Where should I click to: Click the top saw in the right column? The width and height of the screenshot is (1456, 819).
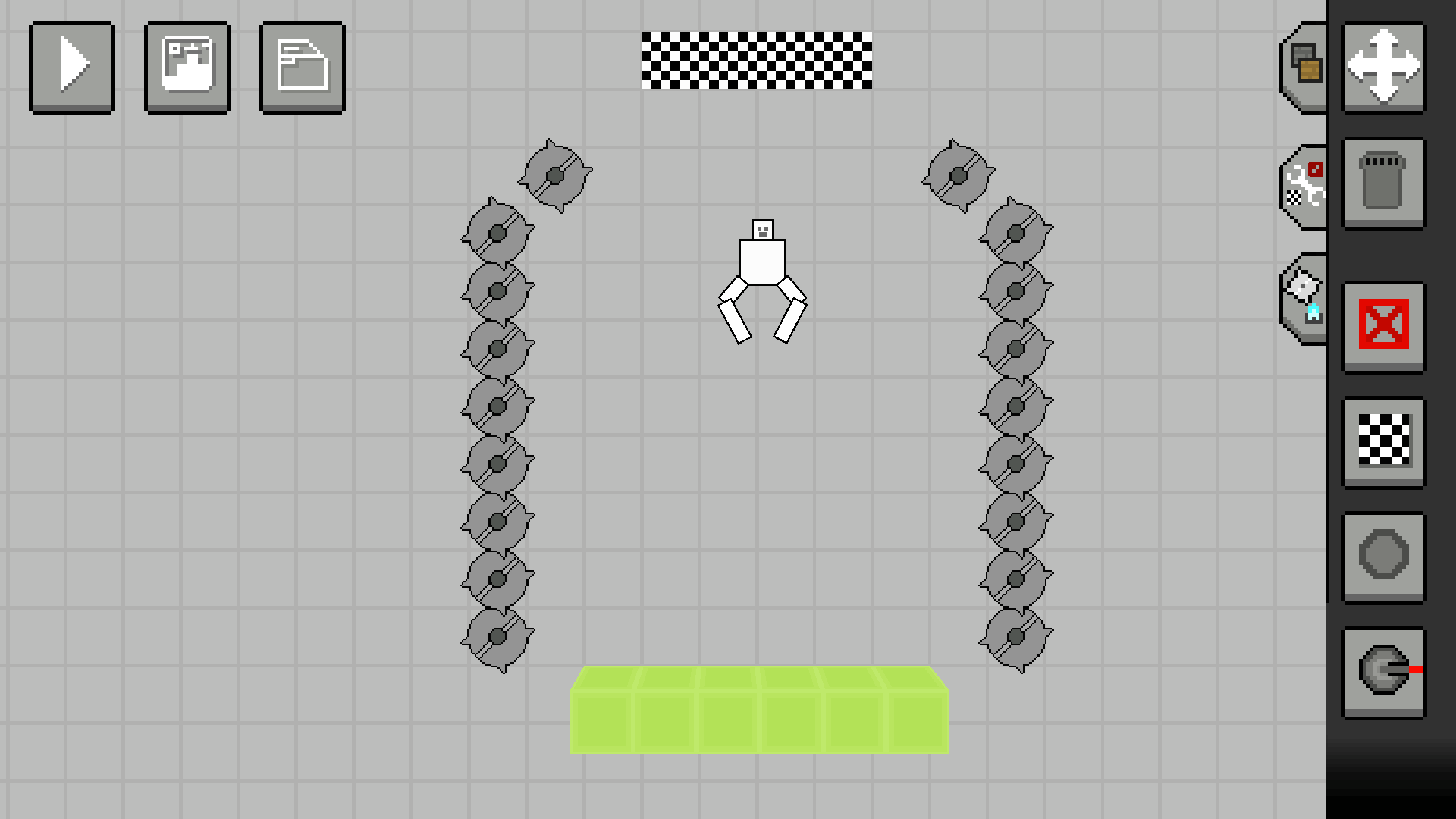957,175
